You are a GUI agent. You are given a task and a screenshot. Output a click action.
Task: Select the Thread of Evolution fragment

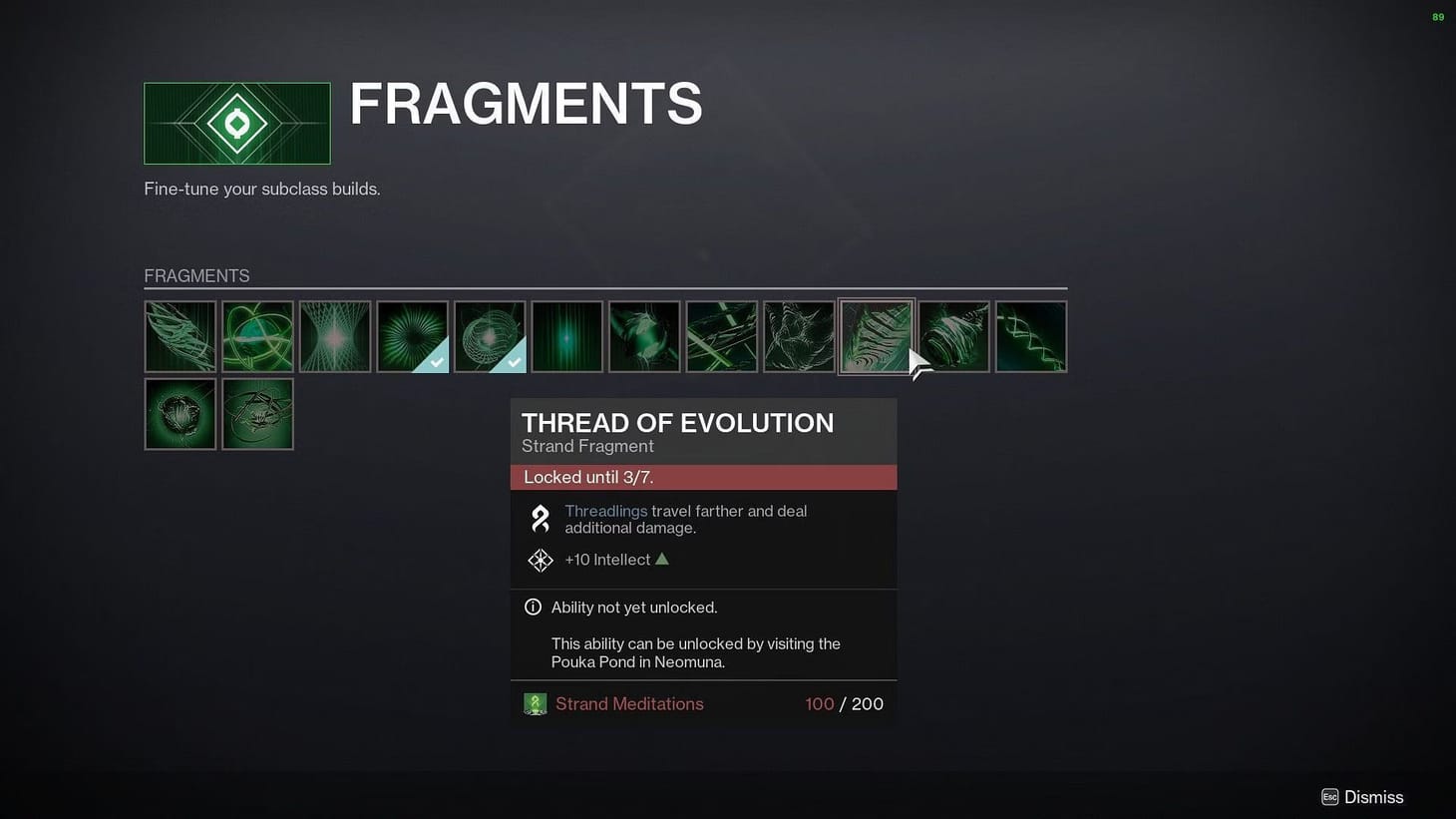(876, 335)
